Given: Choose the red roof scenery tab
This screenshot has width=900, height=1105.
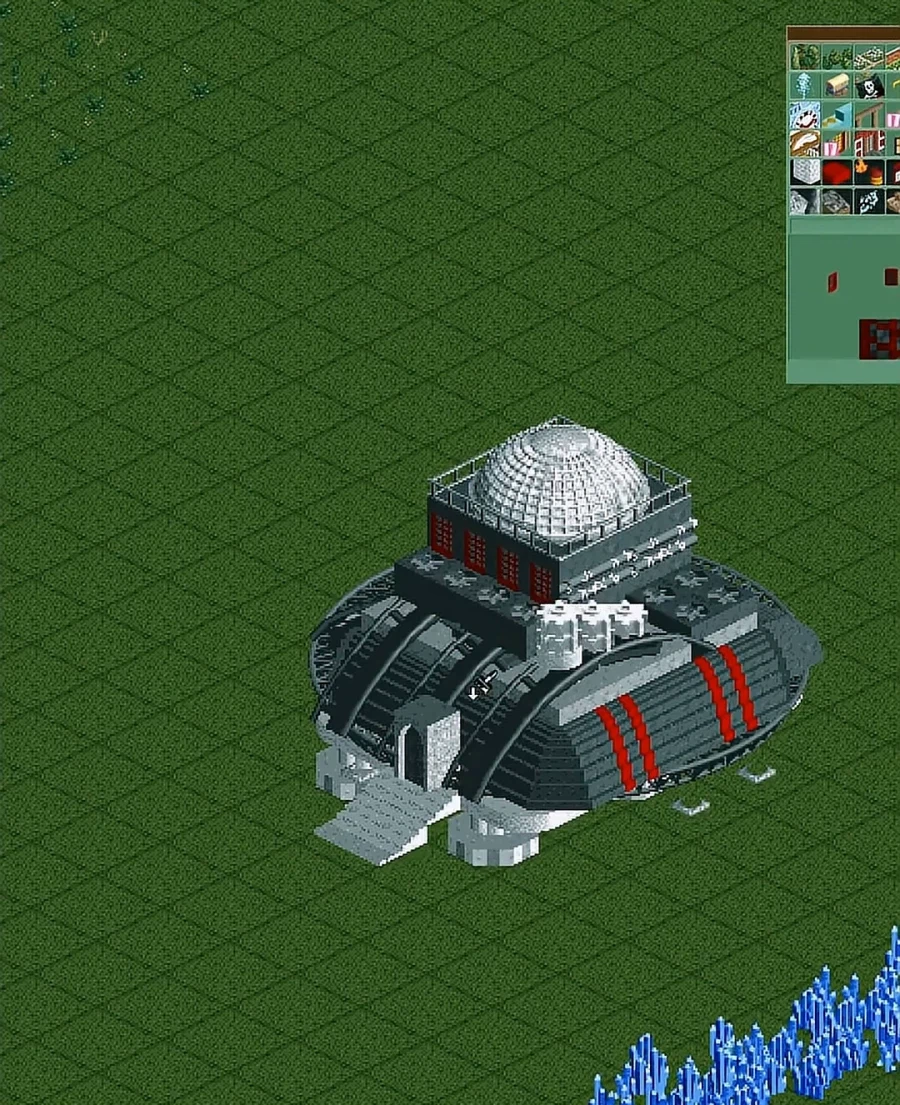Looking at the screenshot, I should 837,172.
